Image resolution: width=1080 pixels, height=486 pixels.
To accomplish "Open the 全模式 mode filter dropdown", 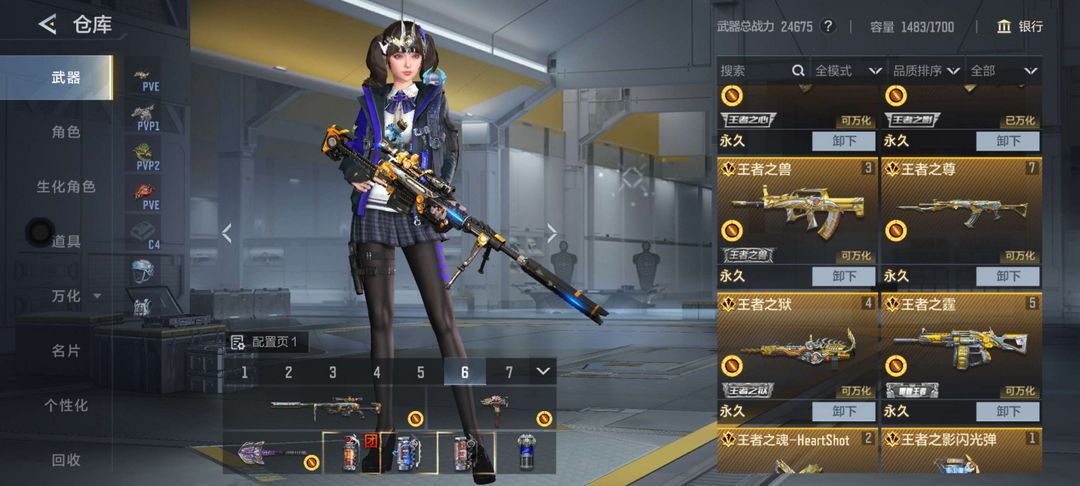I will point(847,71).
